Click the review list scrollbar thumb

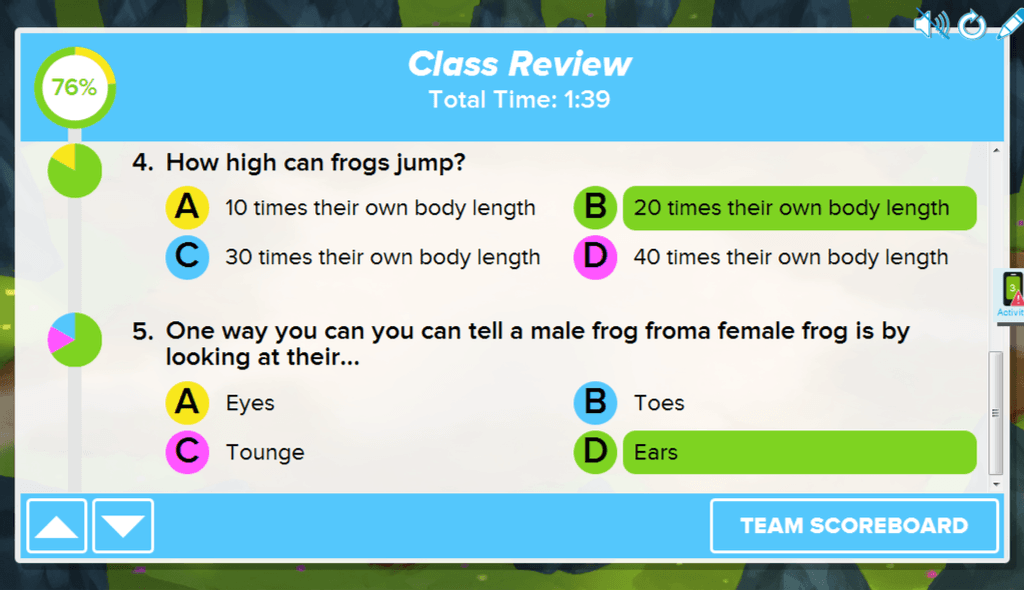pos(995,412)
